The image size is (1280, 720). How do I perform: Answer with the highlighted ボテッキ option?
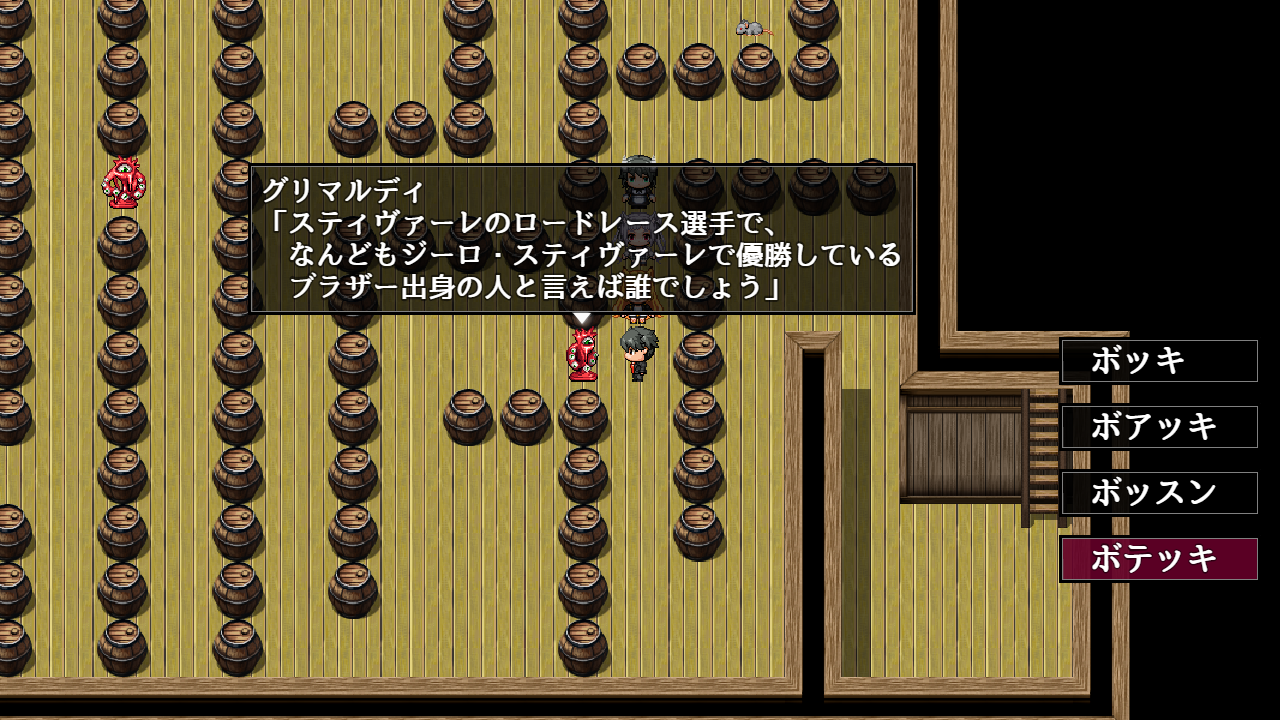[x=1159, y=559]
